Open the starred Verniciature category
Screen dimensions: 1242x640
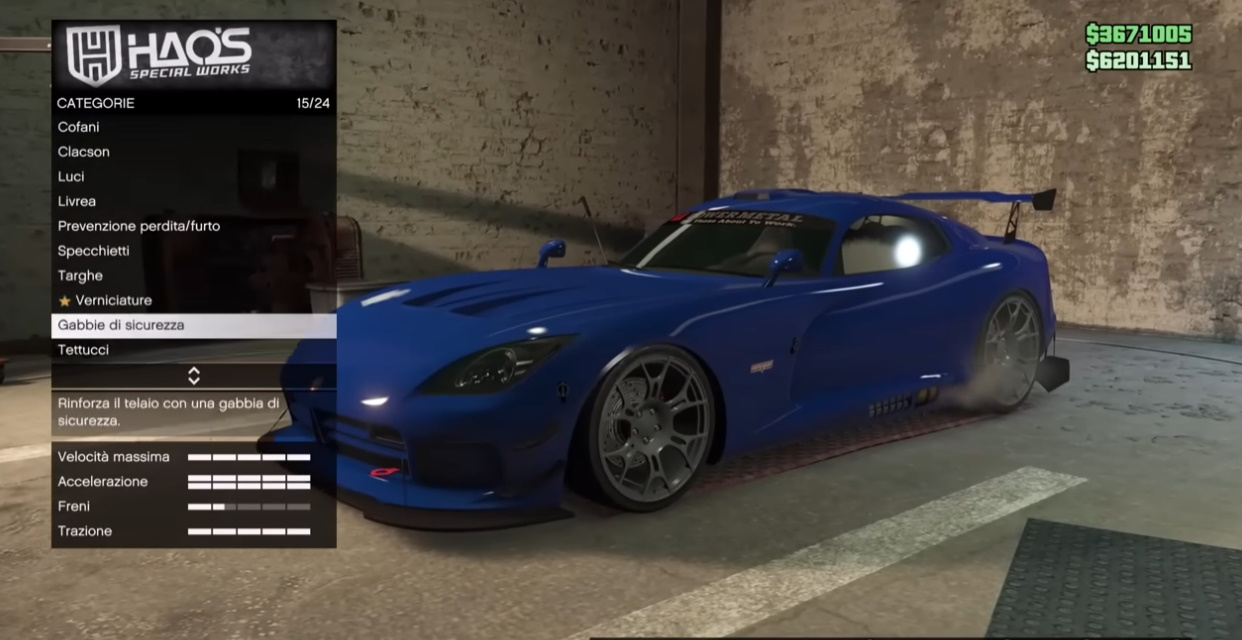pyautogui.click(x=193, y=301)
